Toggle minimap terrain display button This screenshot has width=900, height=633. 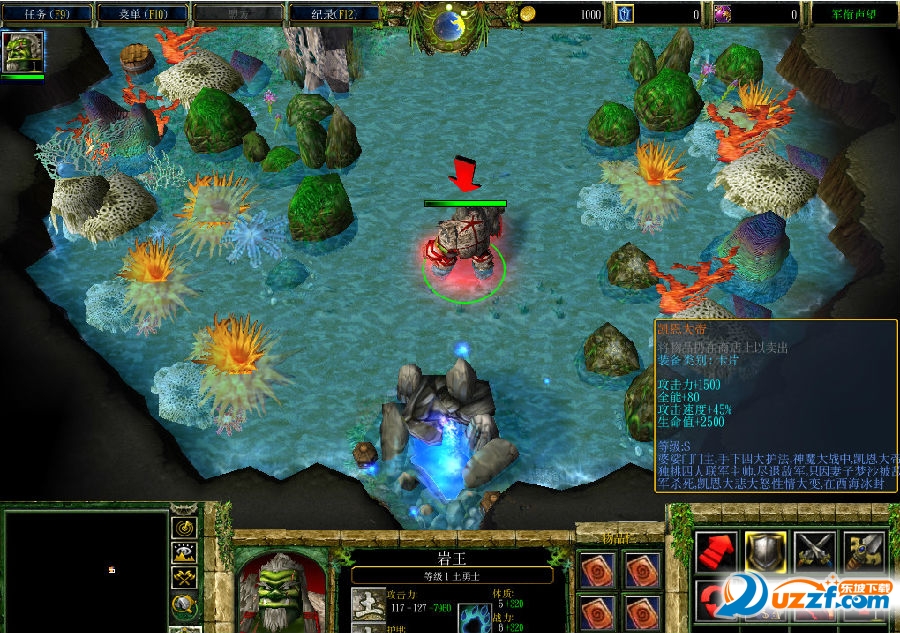click(x=185, y=553)
